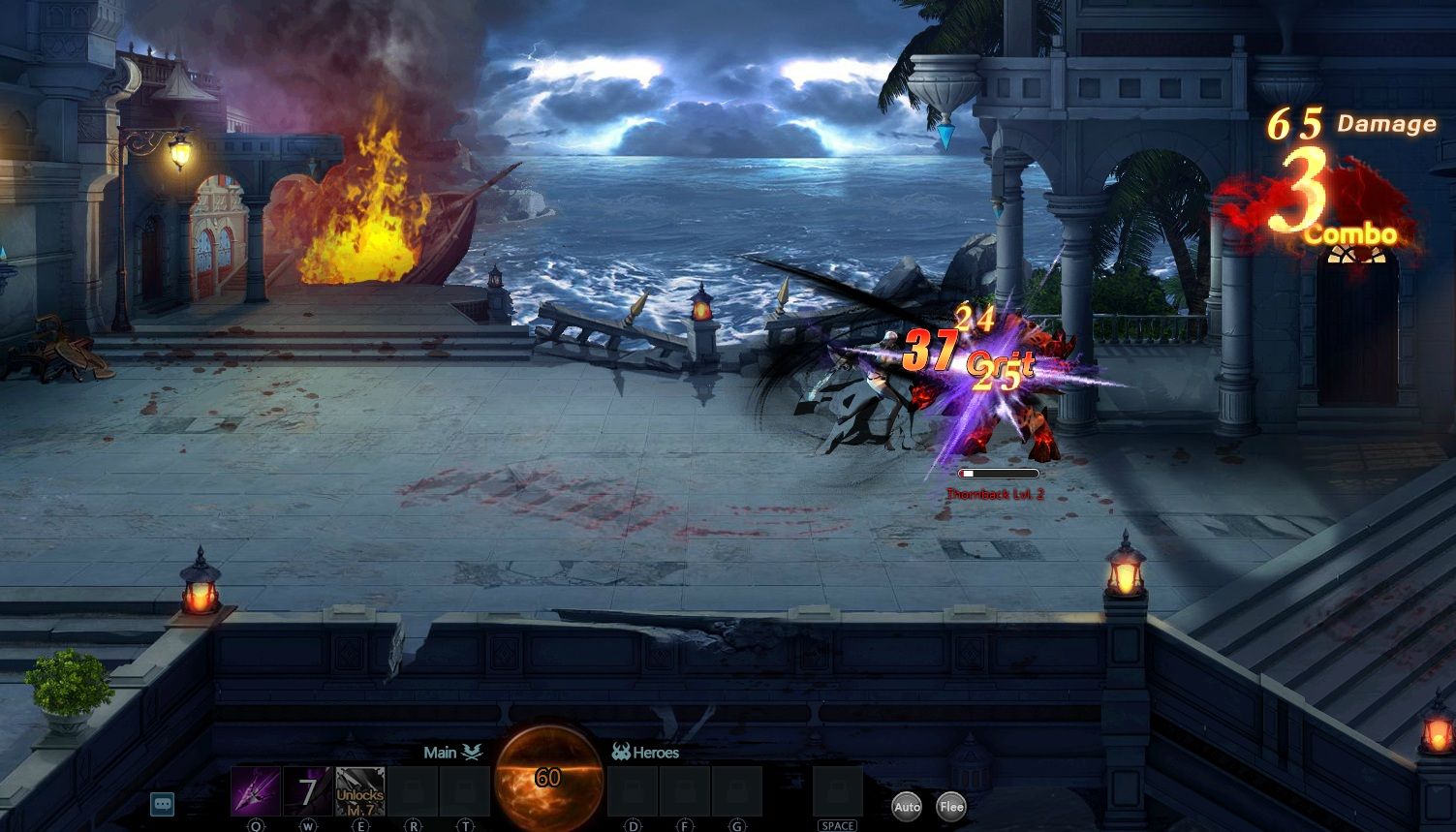Switch to the Heroes tab
Image resolution: width=1456 pixels, height=832 pixels.
(x=656, y=752)
